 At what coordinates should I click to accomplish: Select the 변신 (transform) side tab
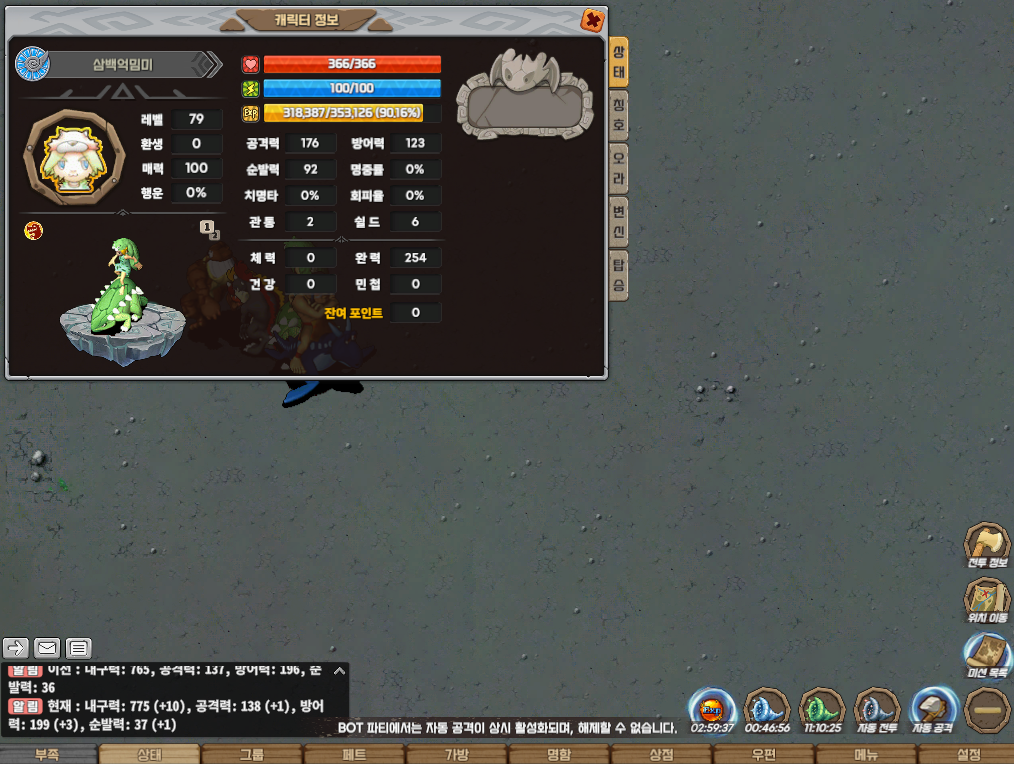coord(620,222)
